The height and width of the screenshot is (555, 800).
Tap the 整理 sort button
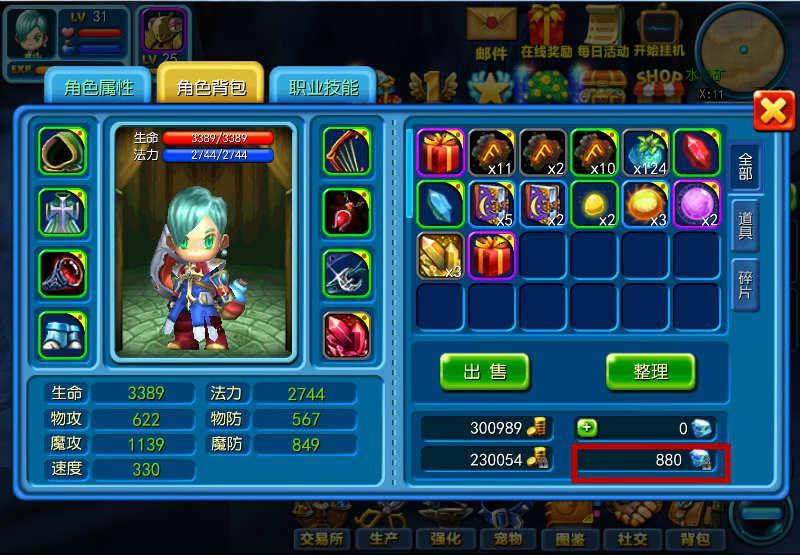pyautogui.click(x=650, y=372)
